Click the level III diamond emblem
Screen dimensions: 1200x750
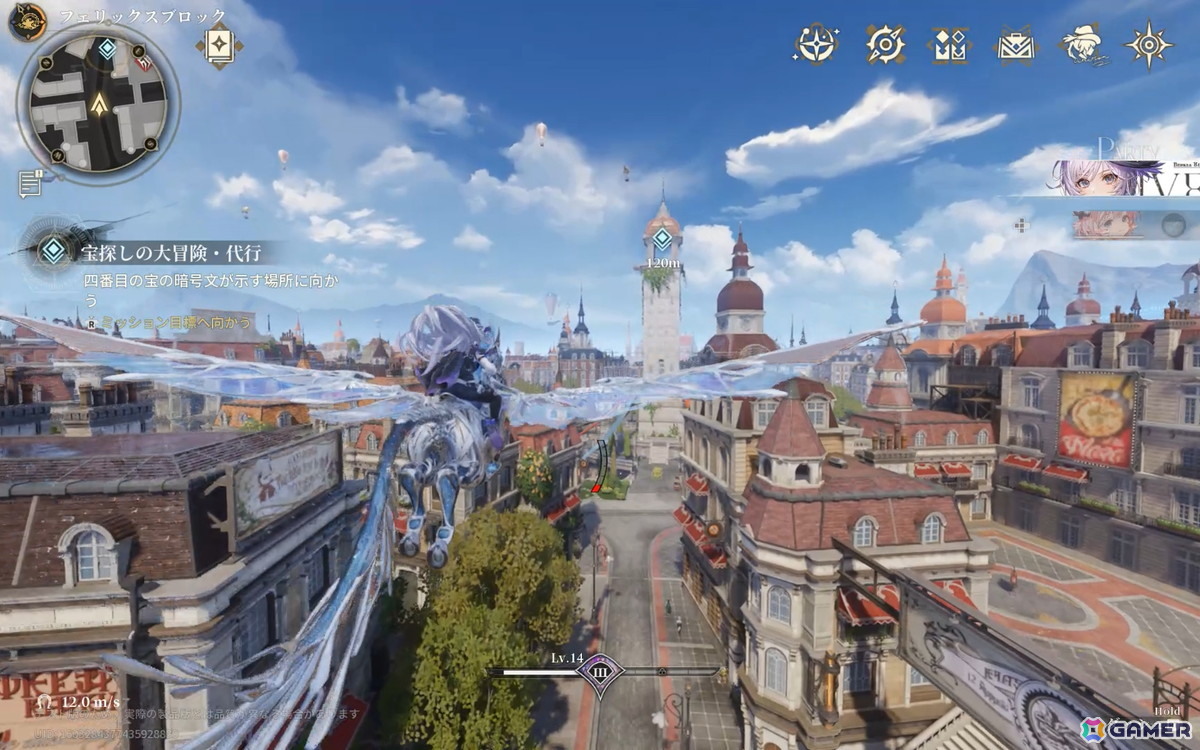coord(601,672)
